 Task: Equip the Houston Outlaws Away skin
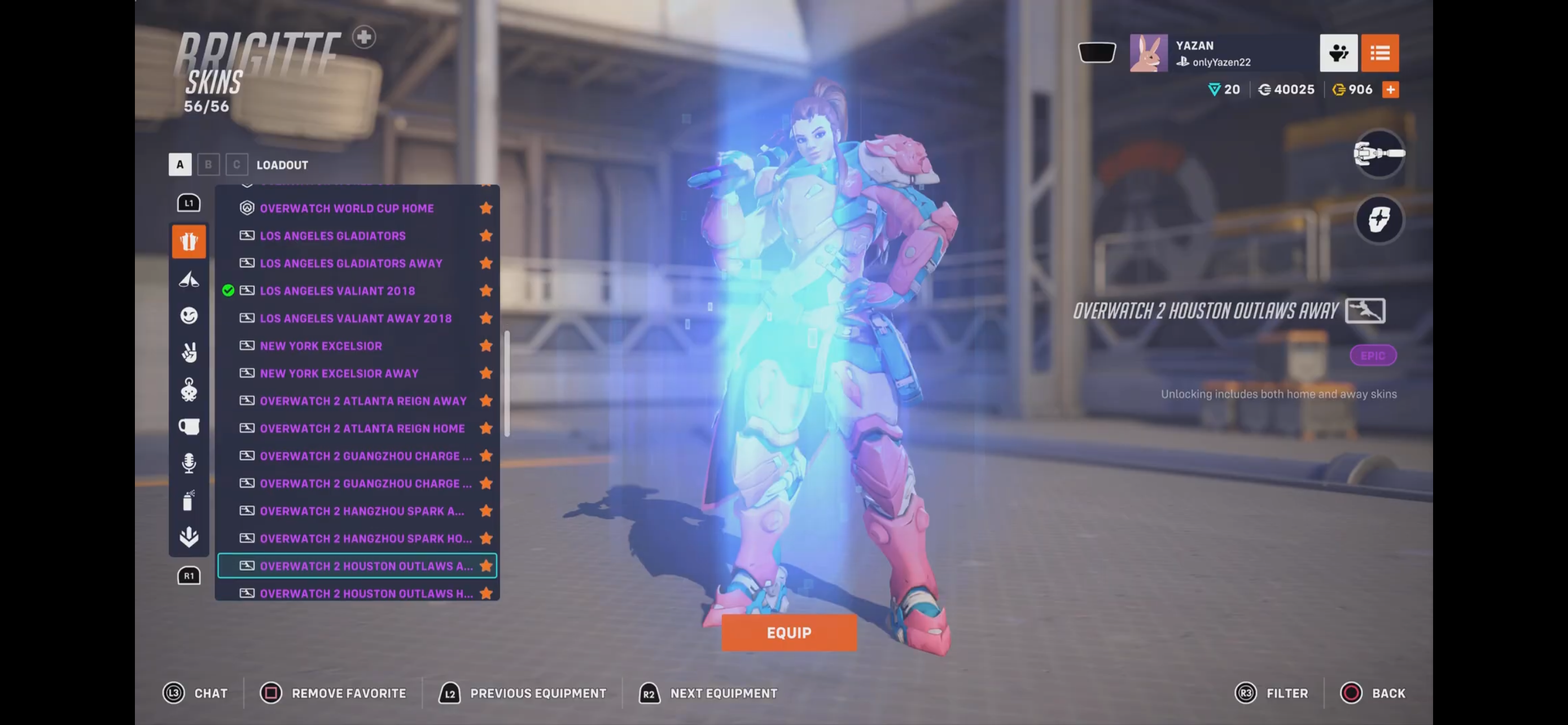(x=789, y=632)
